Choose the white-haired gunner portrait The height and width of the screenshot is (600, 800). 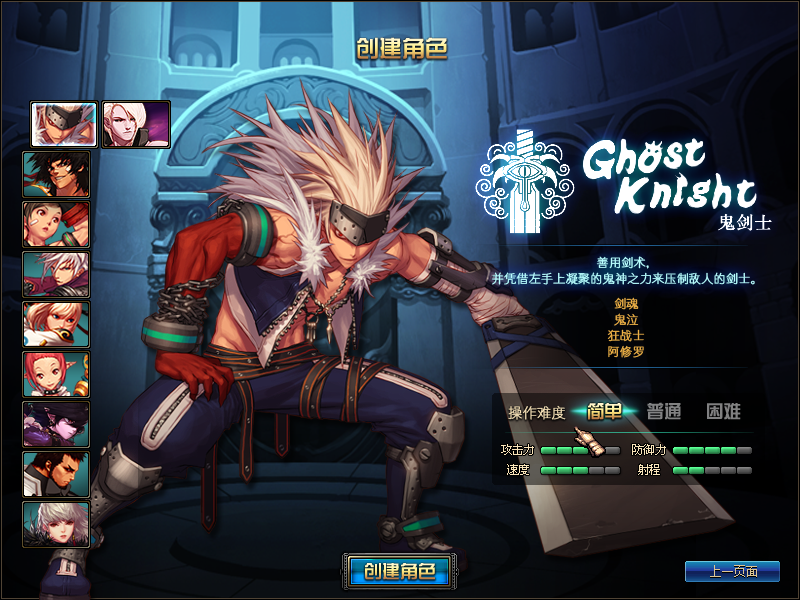56,274
